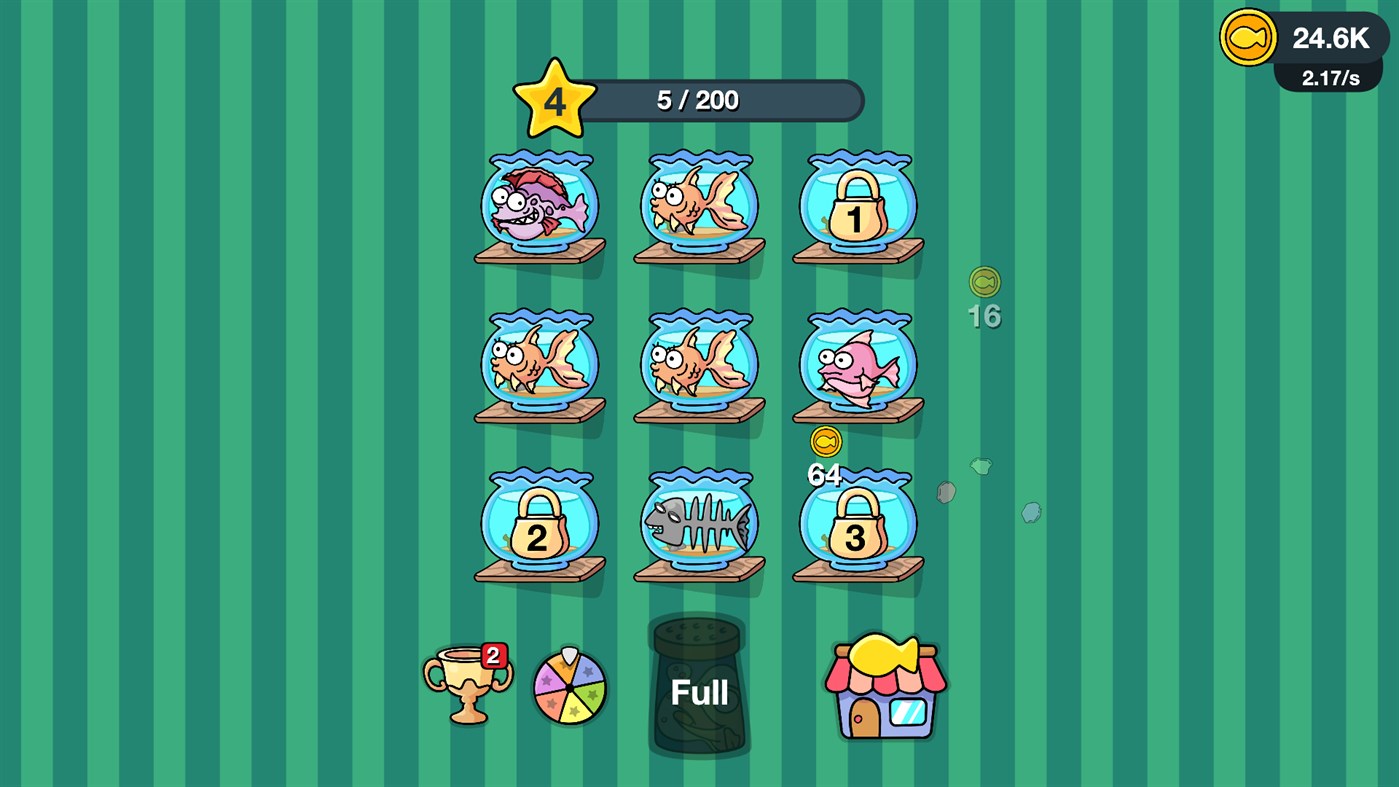
Task: Unlock the bowl labeled 3
Action: 856,523
